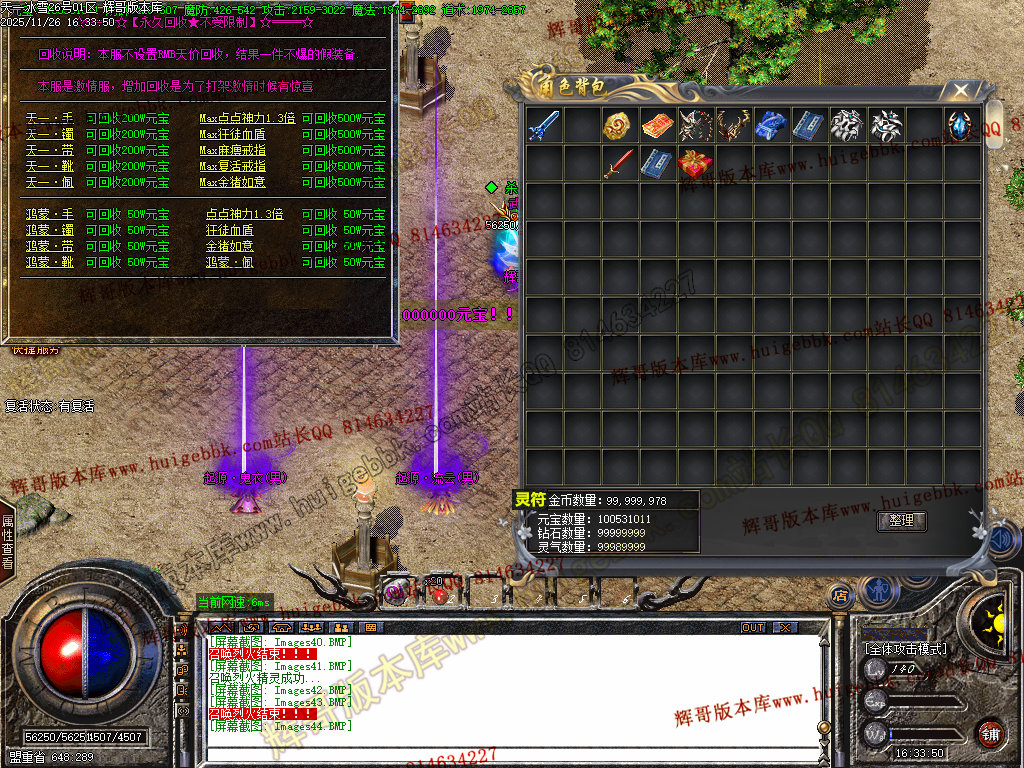Select the blue gem amulet item
1024x768 pixels.
click(961, 125)
